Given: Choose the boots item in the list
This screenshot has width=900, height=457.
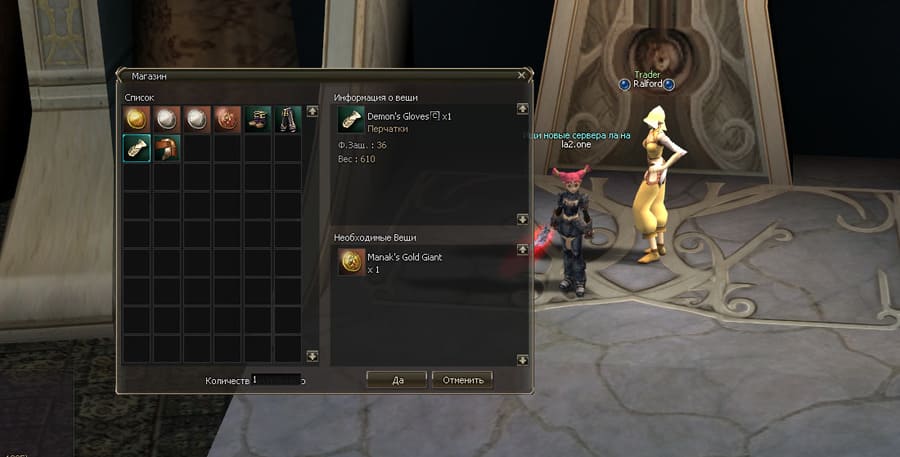Looking at the screenshot, I should [258, 119].
